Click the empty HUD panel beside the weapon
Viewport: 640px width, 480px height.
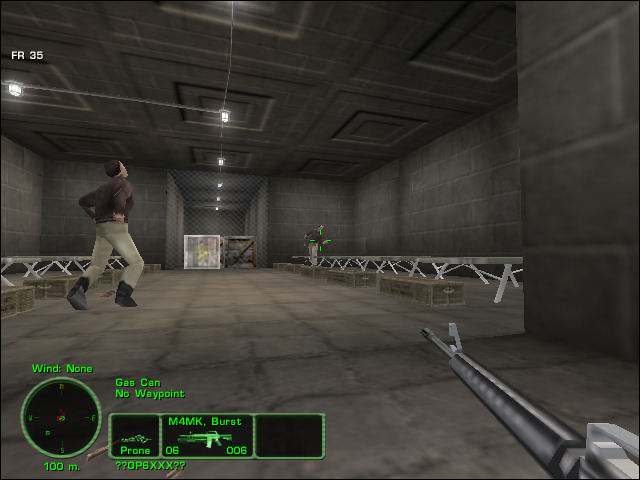point(289,436)
